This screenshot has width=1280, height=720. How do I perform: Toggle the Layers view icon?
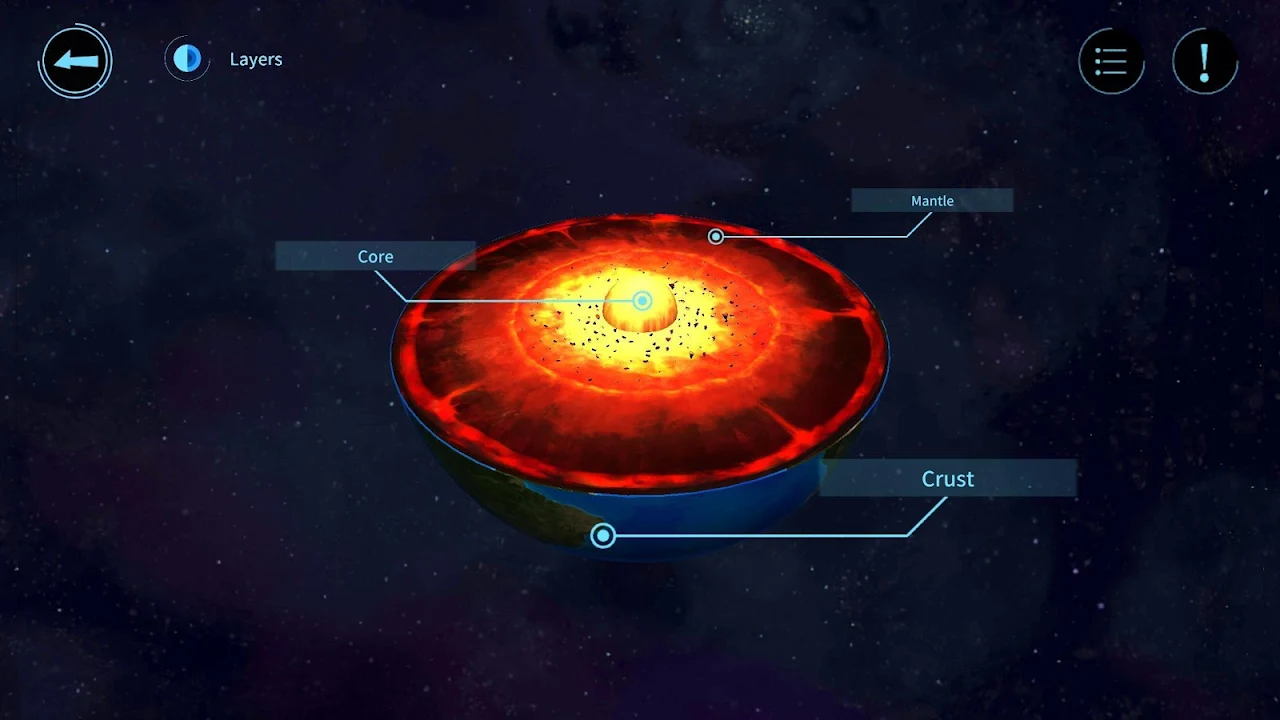(187, 59)
